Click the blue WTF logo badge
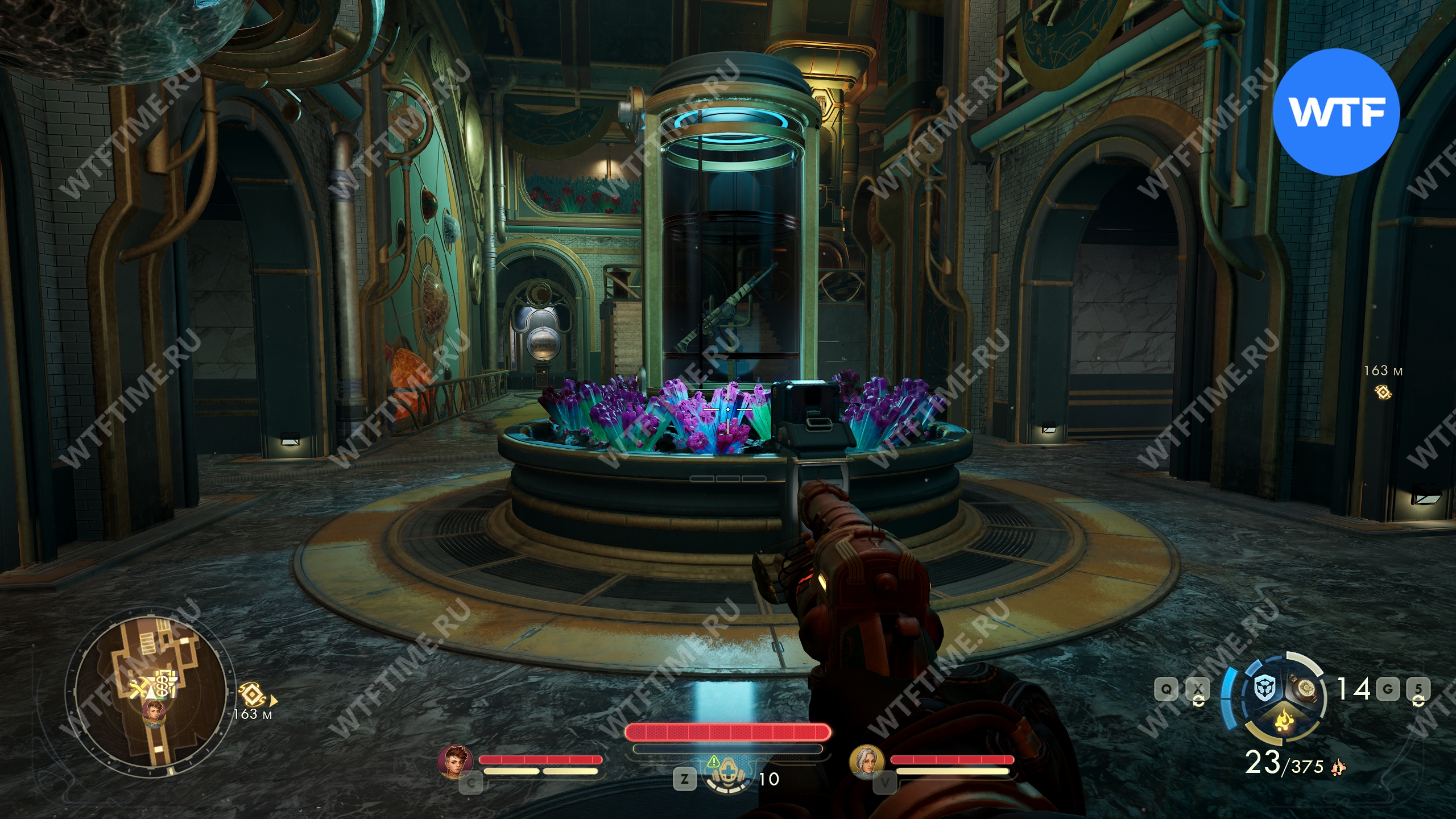Screen dimensions: 1456x819 [1335, 113]
